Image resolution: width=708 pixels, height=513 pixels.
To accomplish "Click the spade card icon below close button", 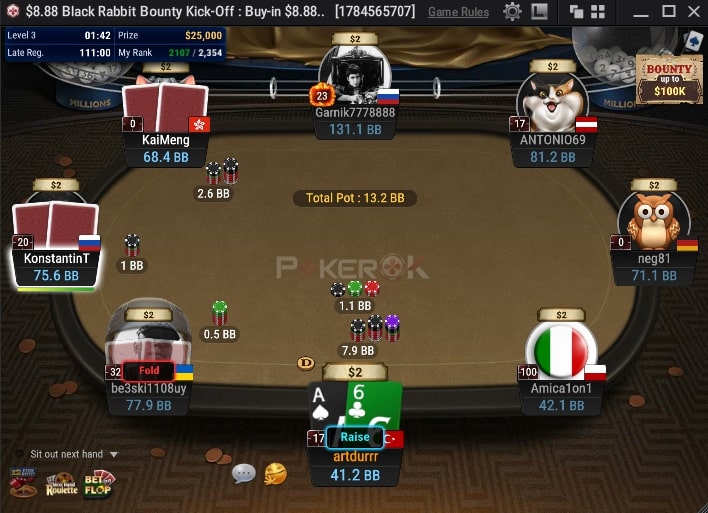I will point(692,40).
